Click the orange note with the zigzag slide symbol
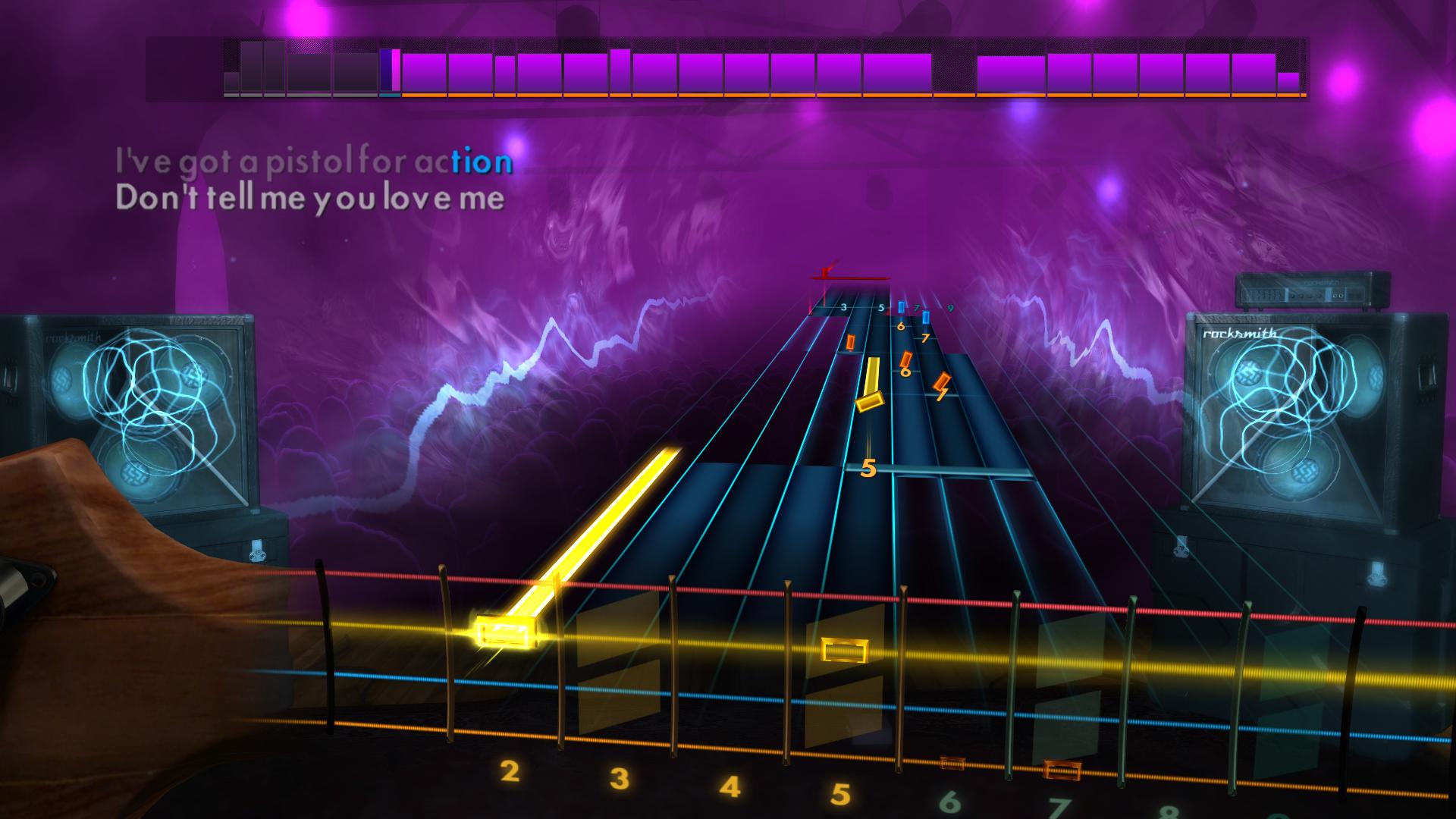The height and width of the screenshot is (819, 1456). click(942, 383)
